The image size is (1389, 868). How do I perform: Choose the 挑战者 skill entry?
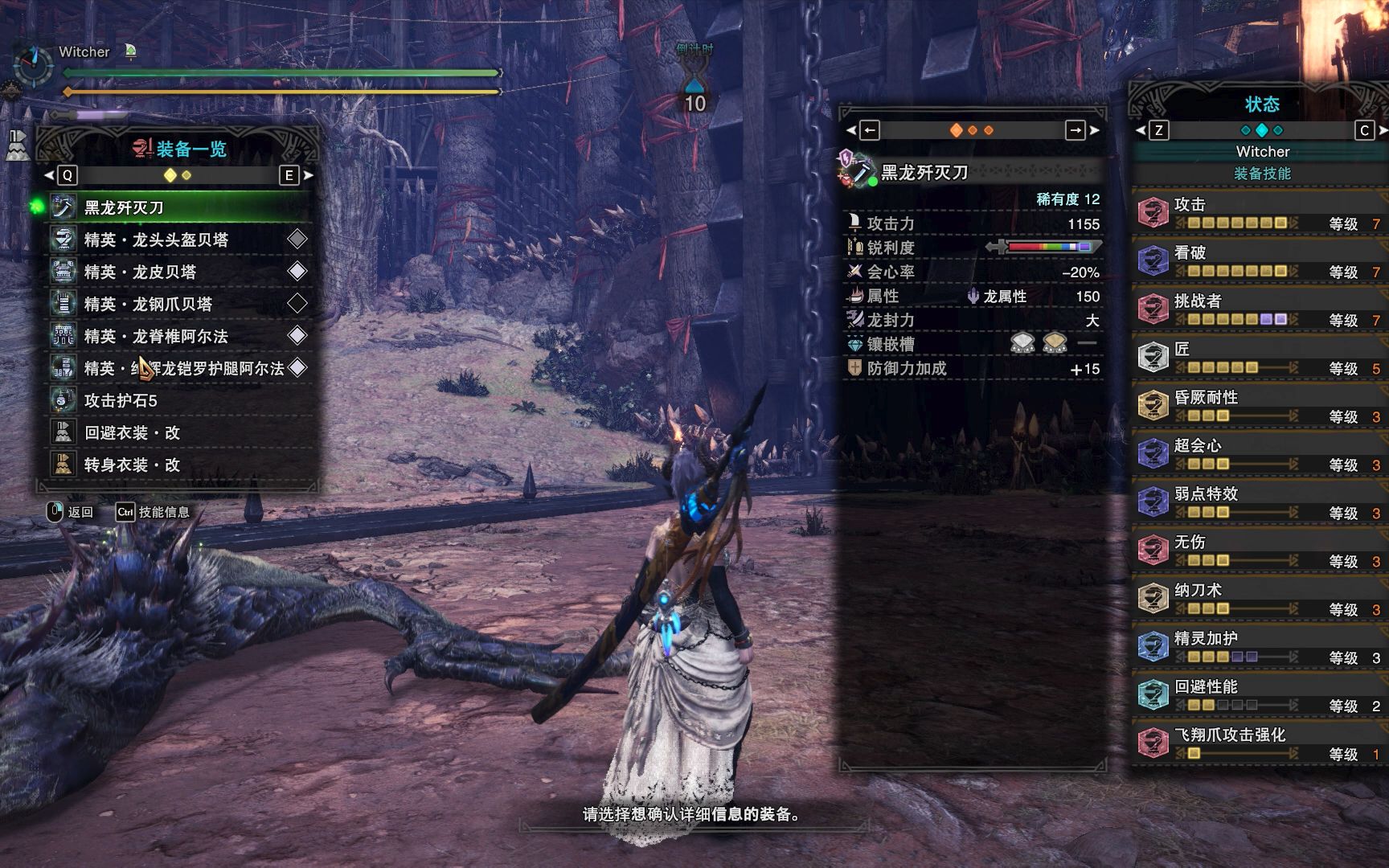[1258, 309]
